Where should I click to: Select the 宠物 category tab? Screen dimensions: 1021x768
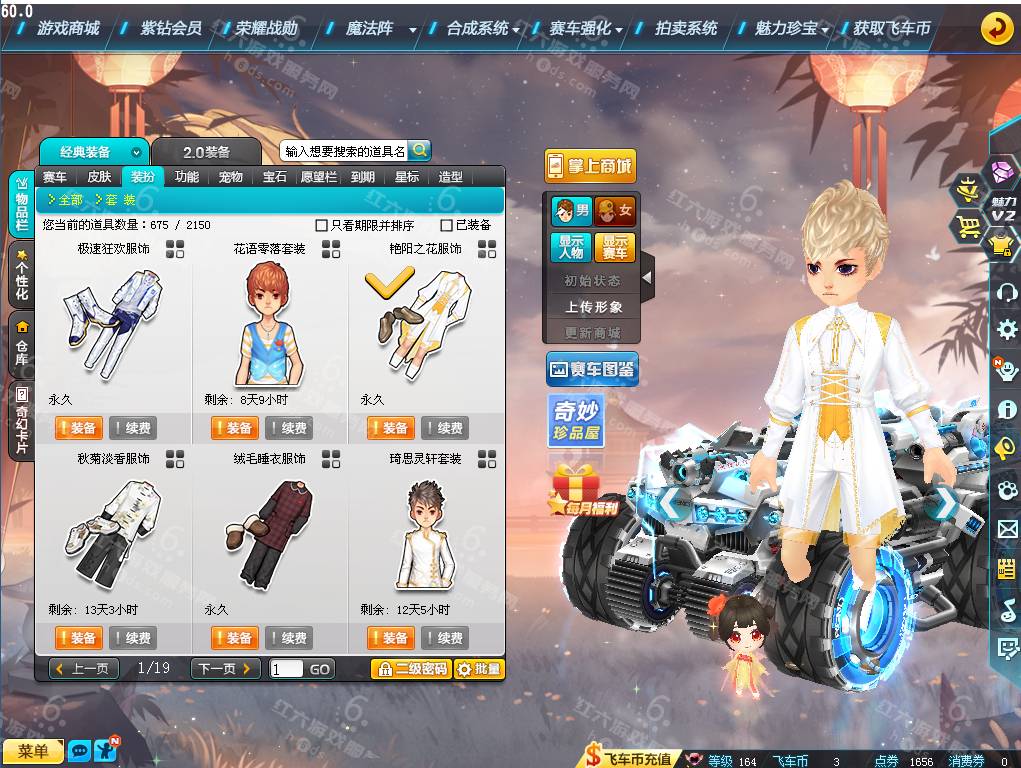click(231, 177)
